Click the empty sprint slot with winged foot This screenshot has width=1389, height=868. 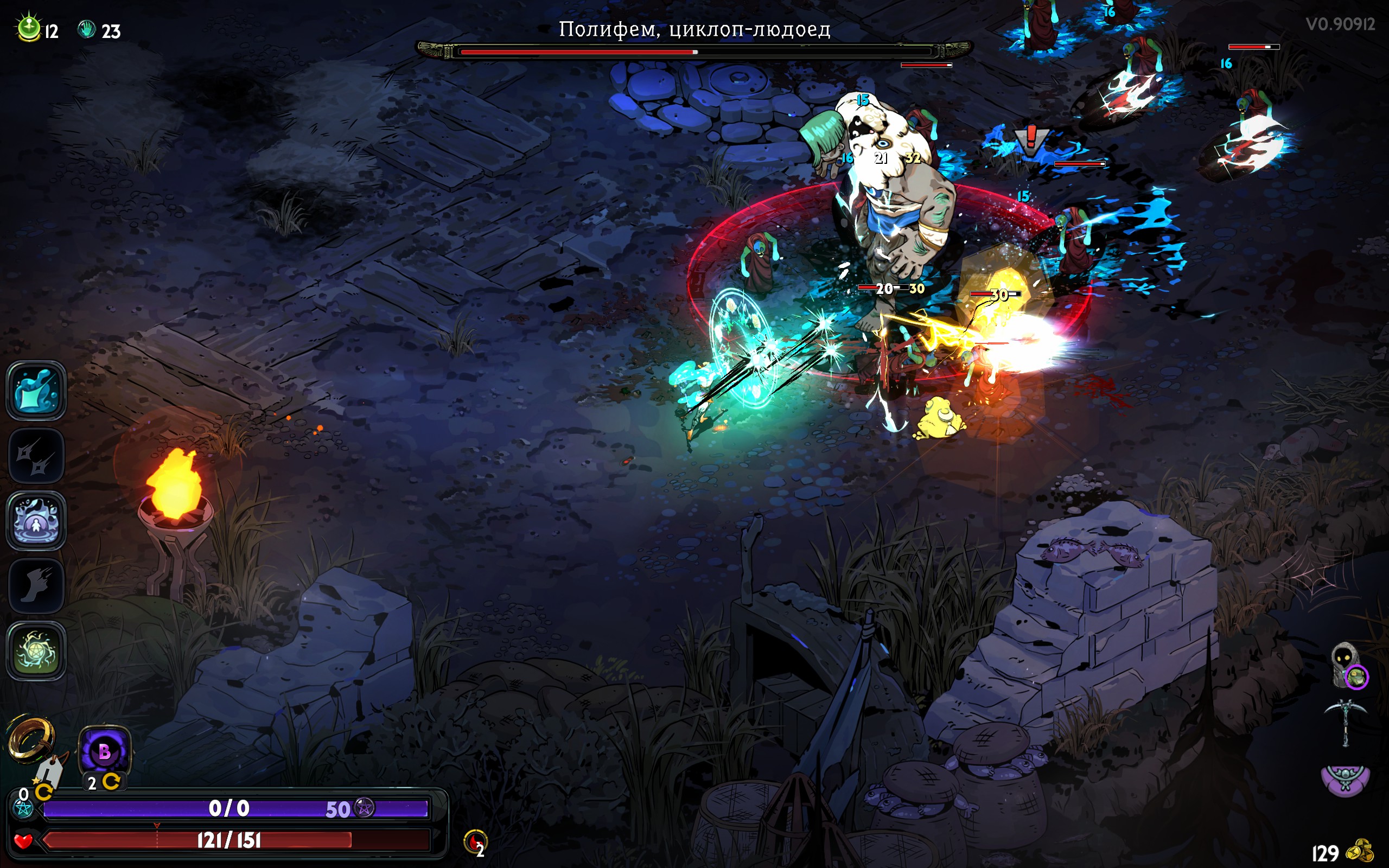click(36, 585)
